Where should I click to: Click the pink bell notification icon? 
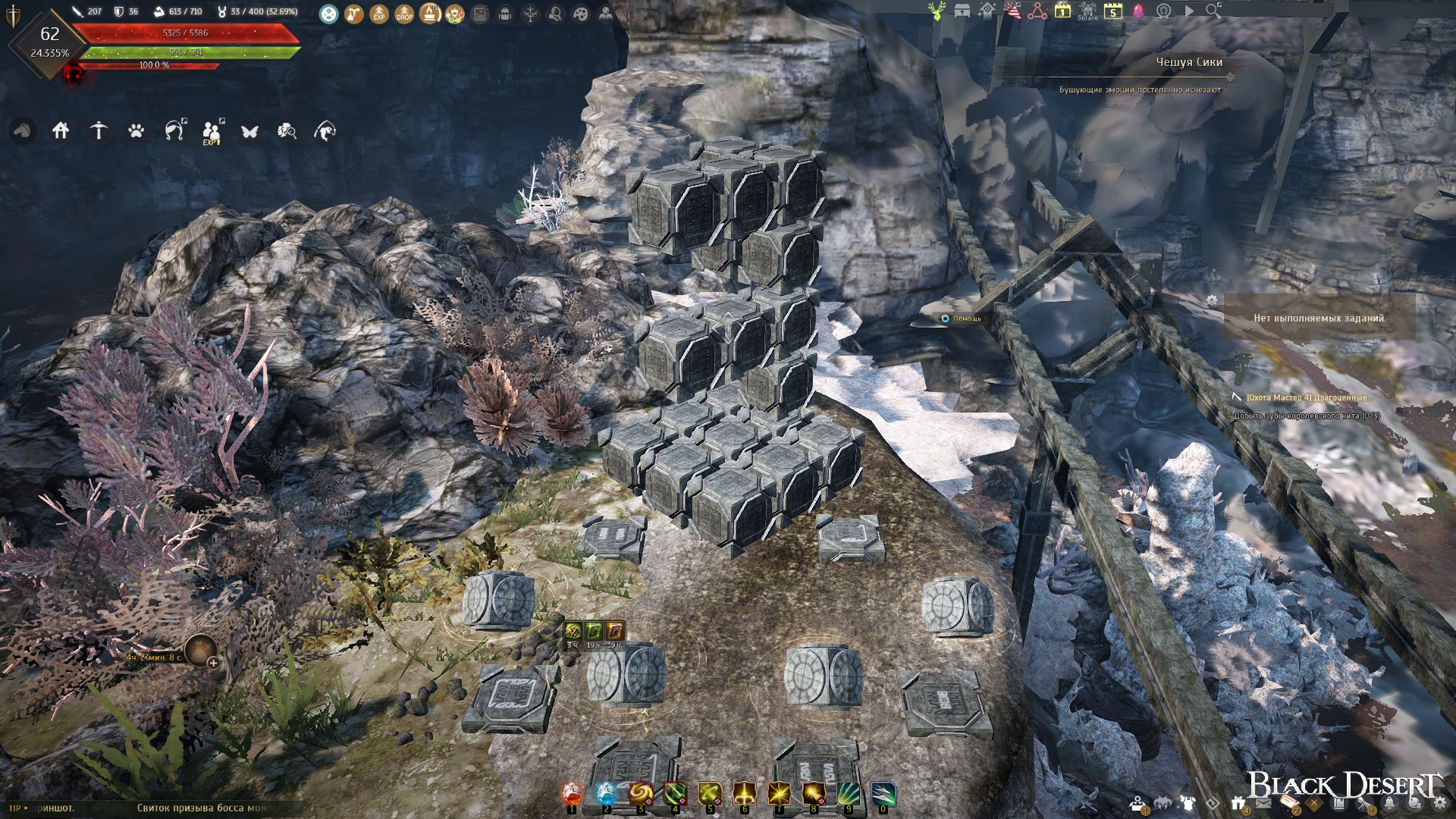[1138, 11]
